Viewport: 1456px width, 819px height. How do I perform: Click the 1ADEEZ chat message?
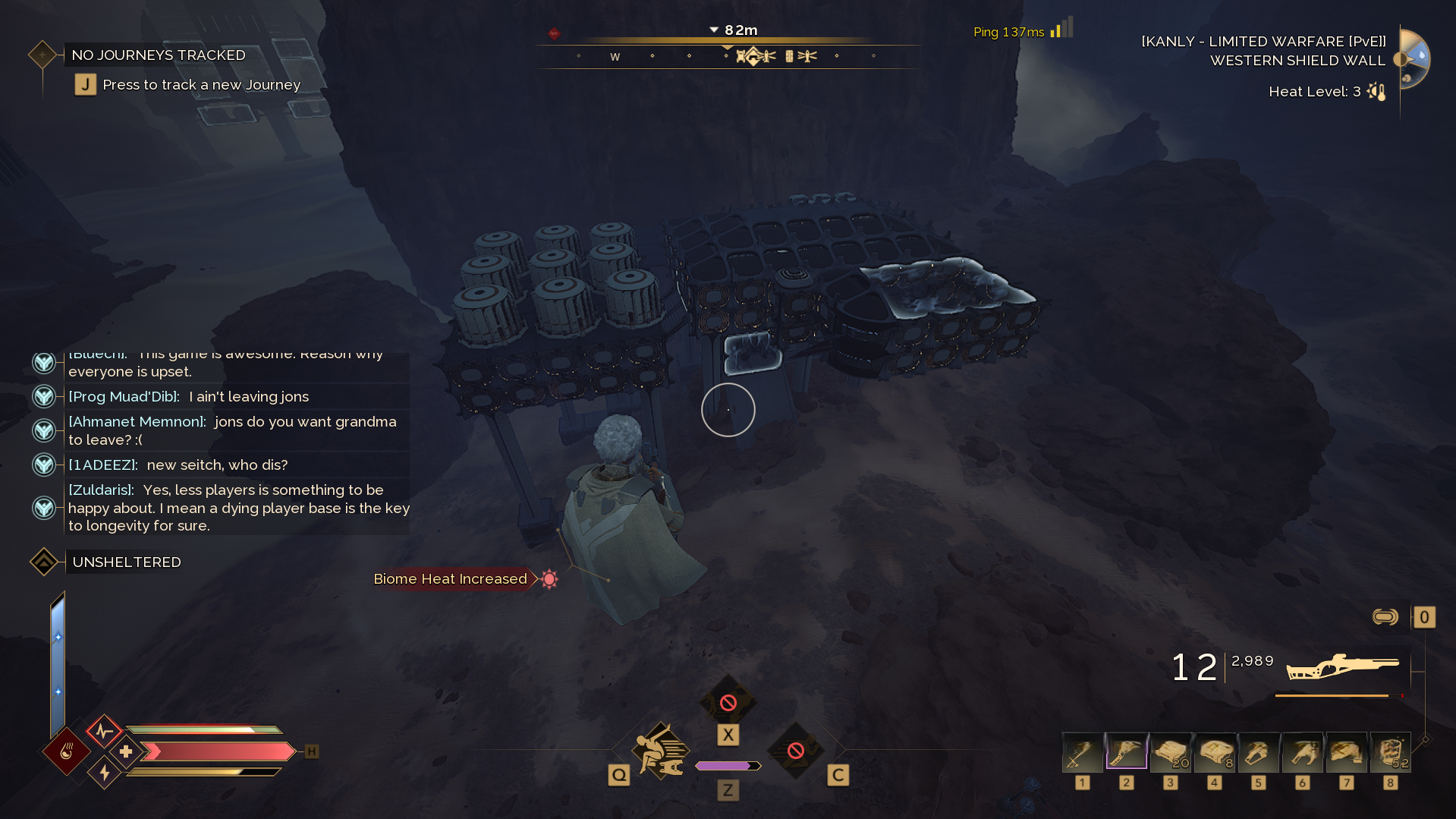click(x=178, y=465)
